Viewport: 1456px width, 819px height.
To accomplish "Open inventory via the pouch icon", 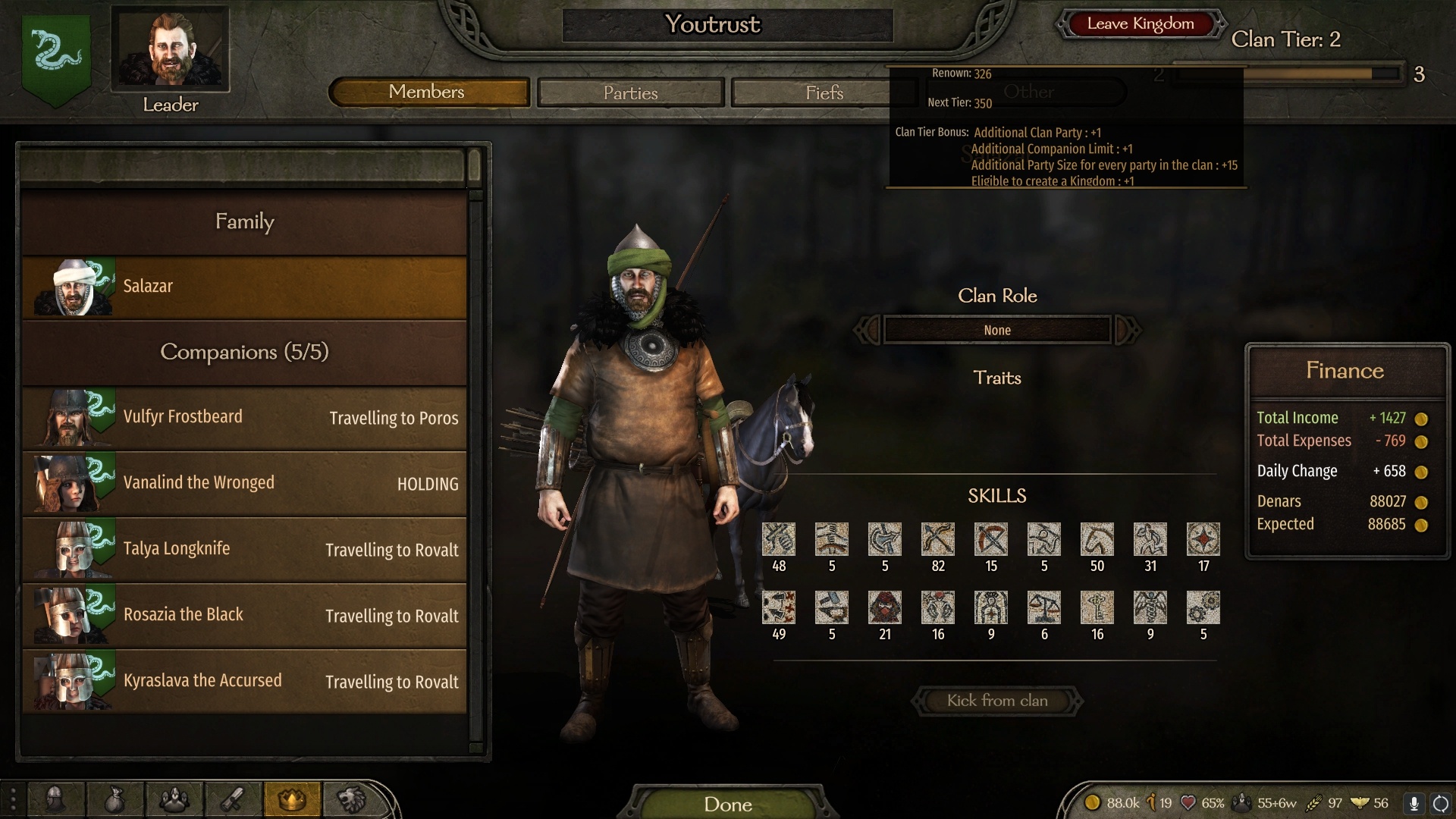I will point(115,799).
